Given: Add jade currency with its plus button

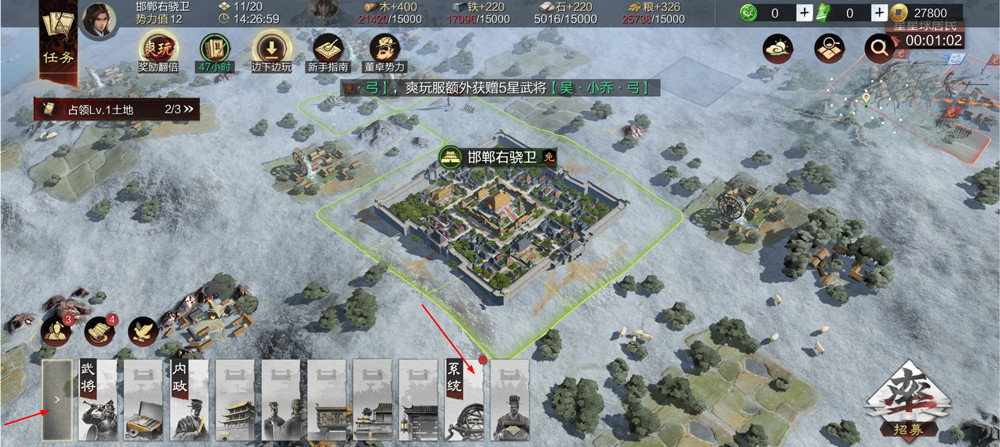Looking at the screenshot, I should [804, 13].
